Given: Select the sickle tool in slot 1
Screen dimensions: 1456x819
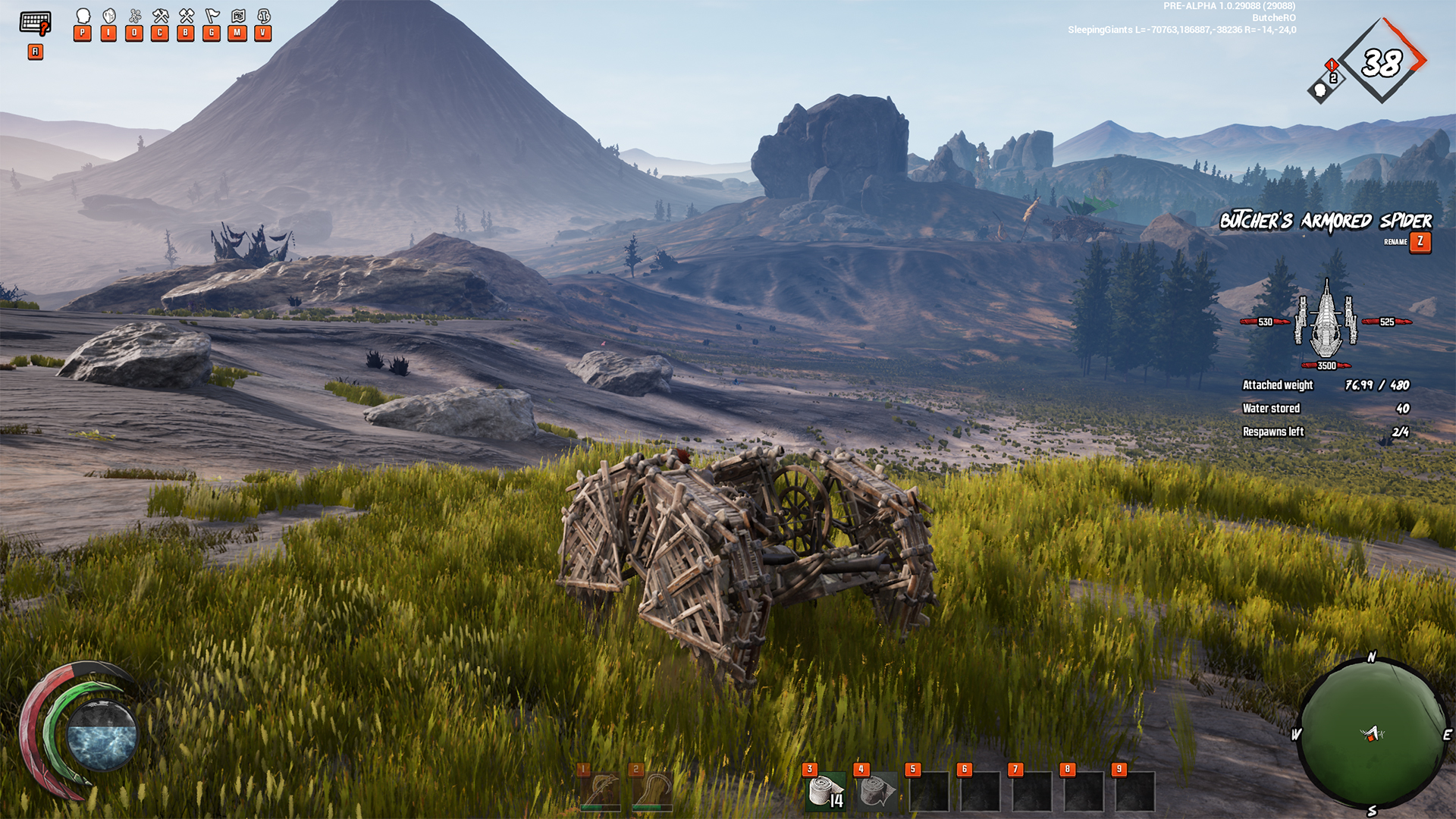Looking at the screenshot, I should coord(601,792).
